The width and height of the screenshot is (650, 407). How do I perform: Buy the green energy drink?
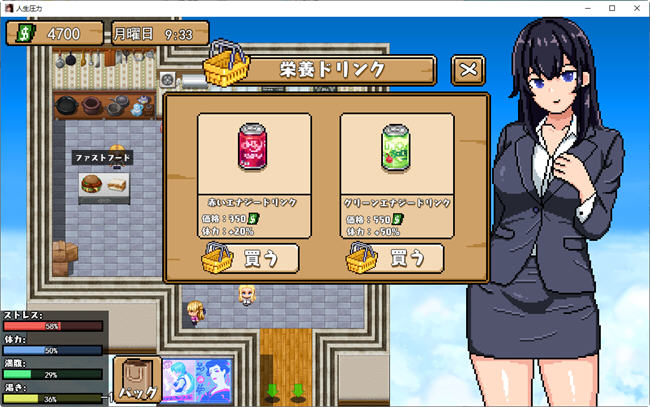[x=396, y=258]
